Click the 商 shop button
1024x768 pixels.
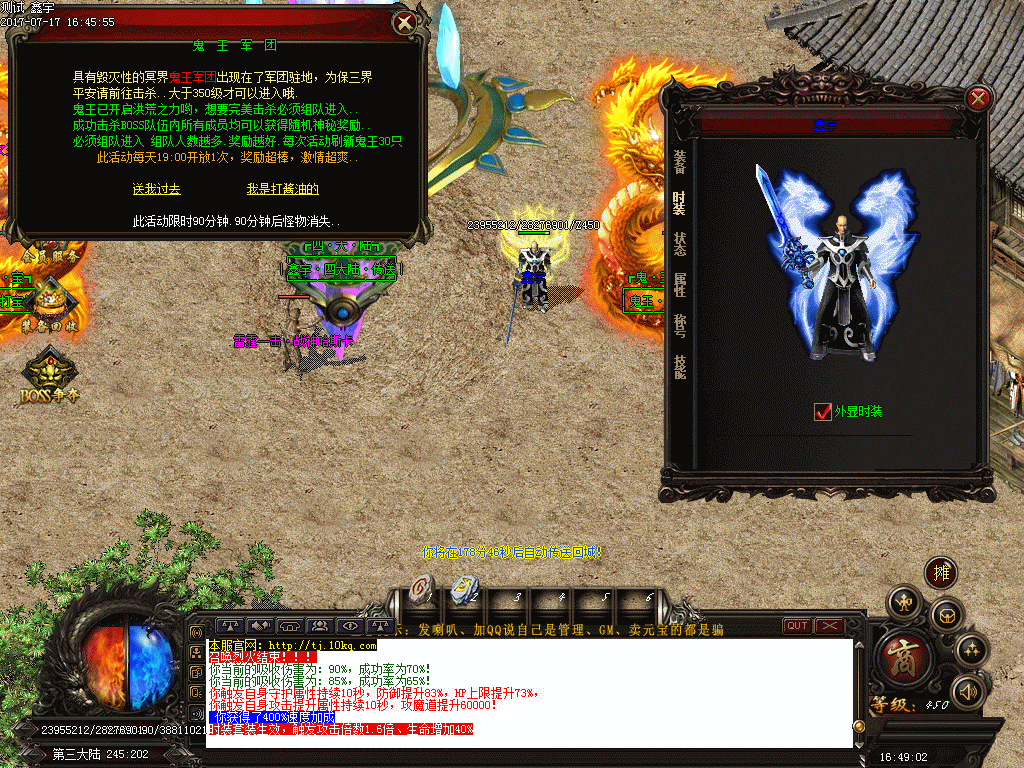[x=906, y=657]
